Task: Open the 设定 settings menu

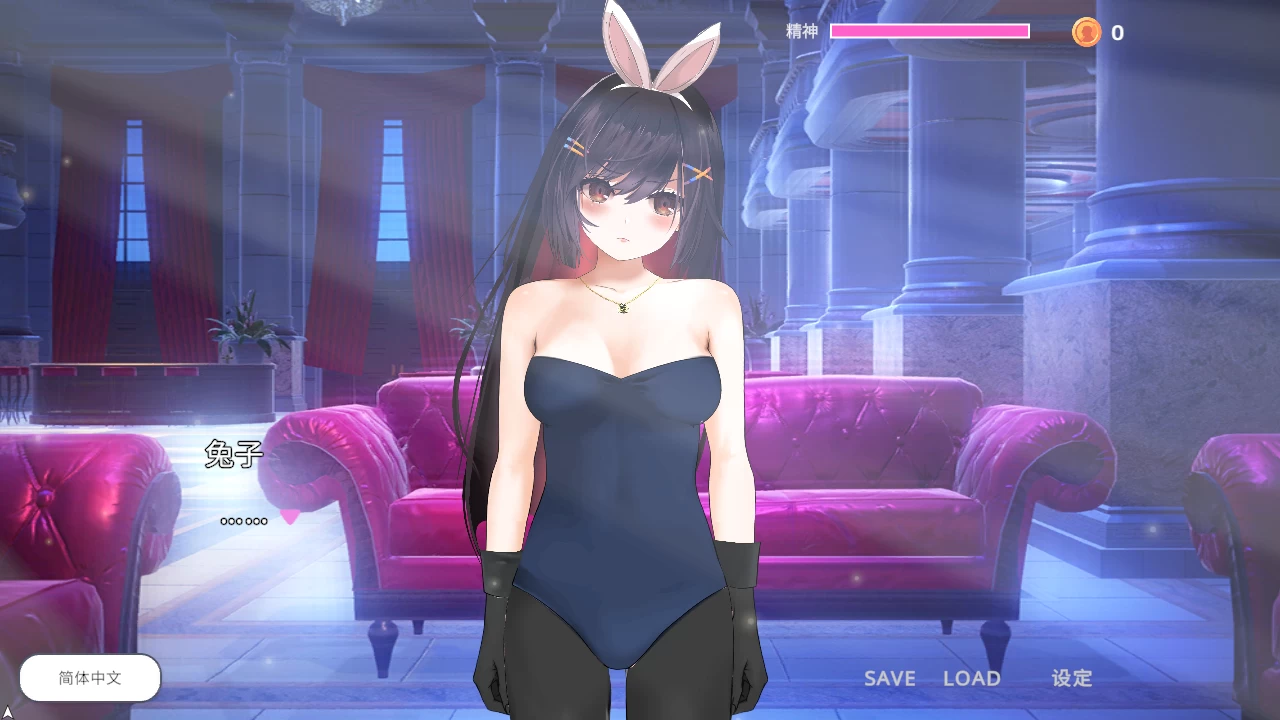Action: click(x=1073, y=678)
